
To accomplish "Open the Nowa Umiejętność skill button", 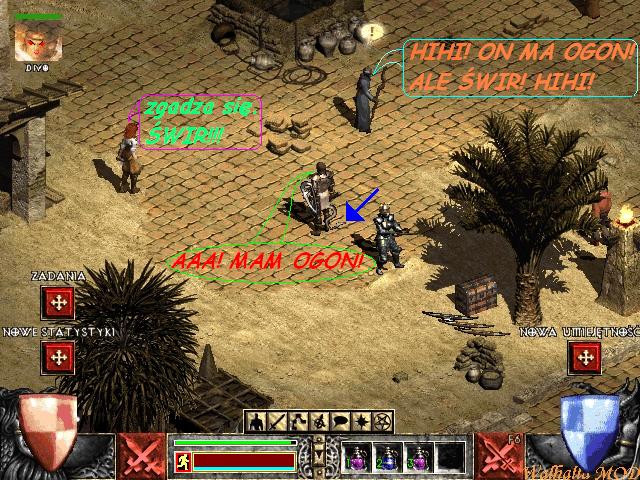I will point(584,355).
